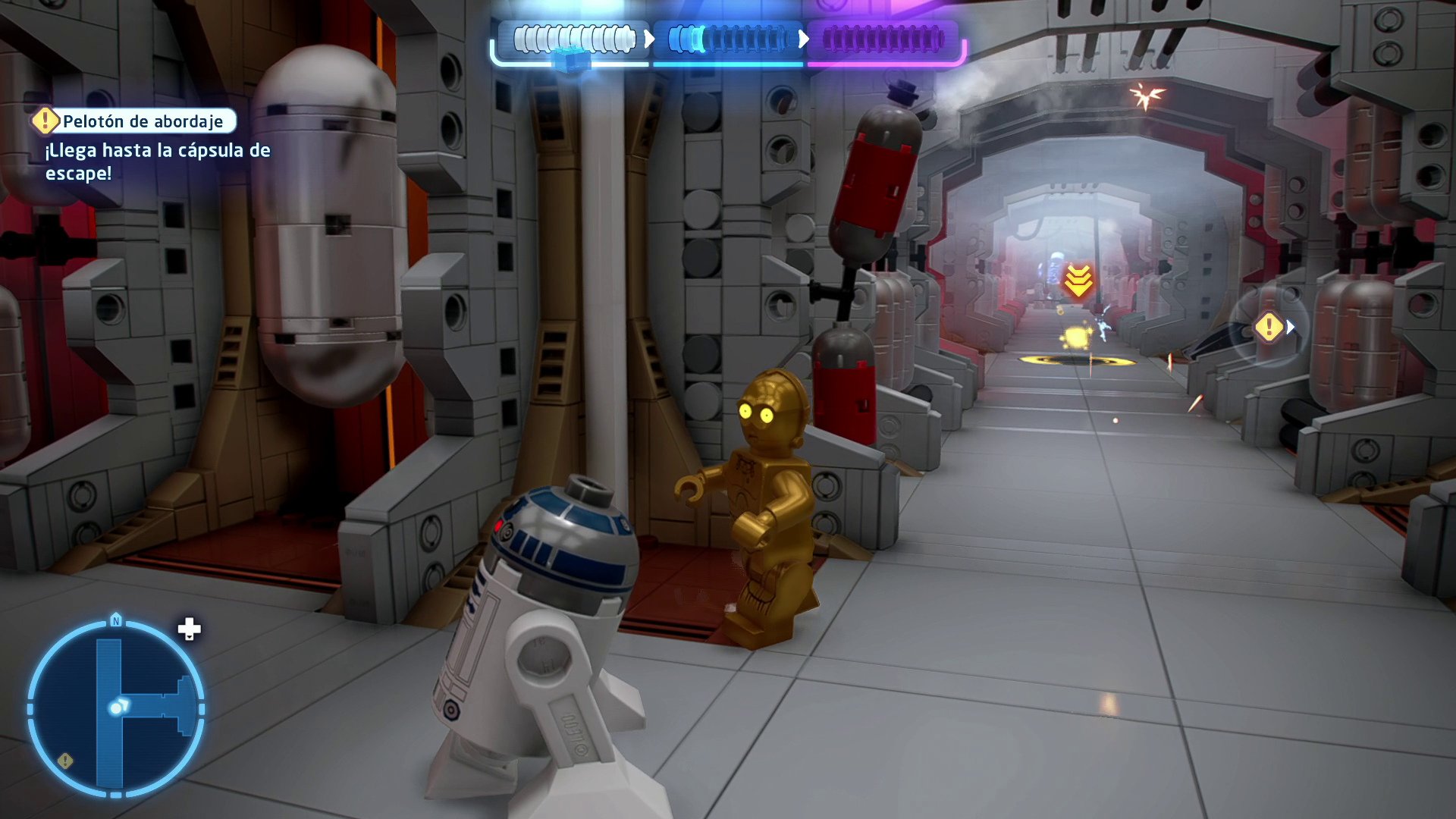Open the small arrow beneath the white plus icon

pos(189,639)
